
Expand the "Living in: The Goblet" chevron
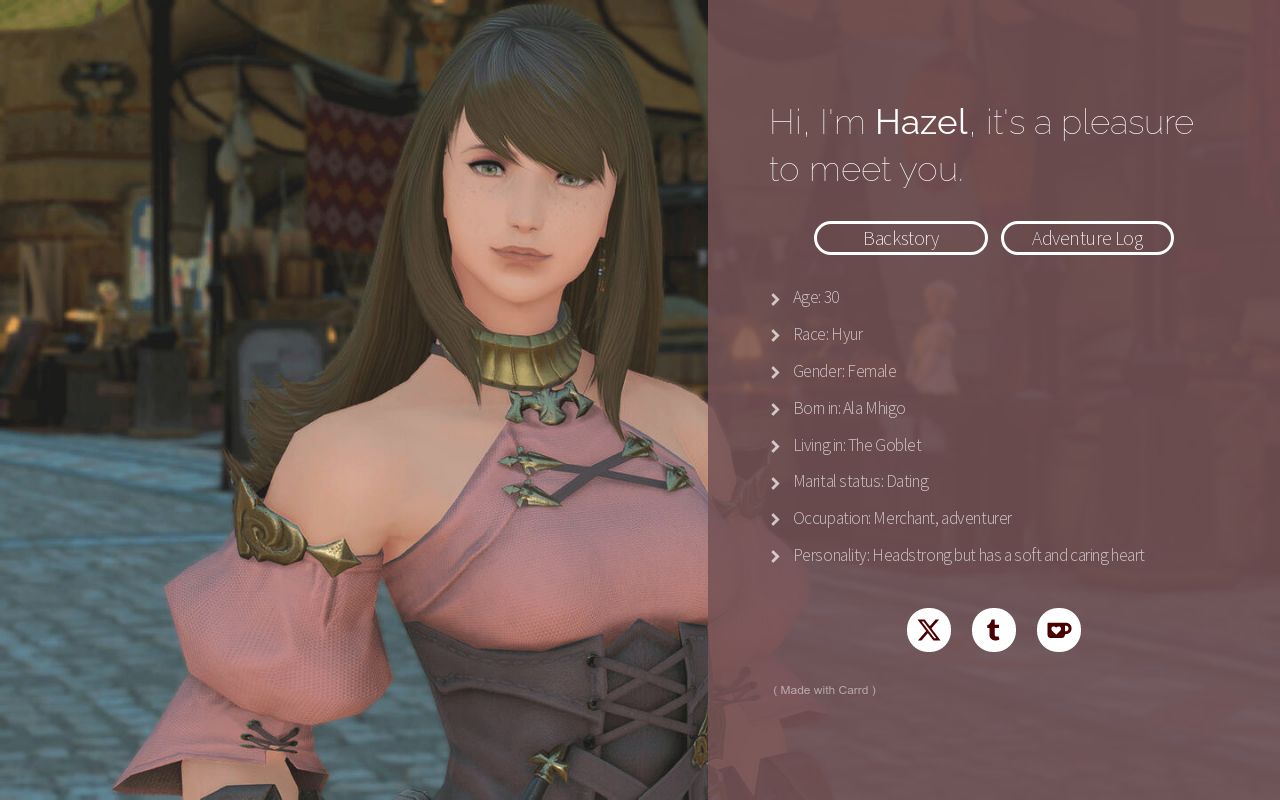(776, 446)
